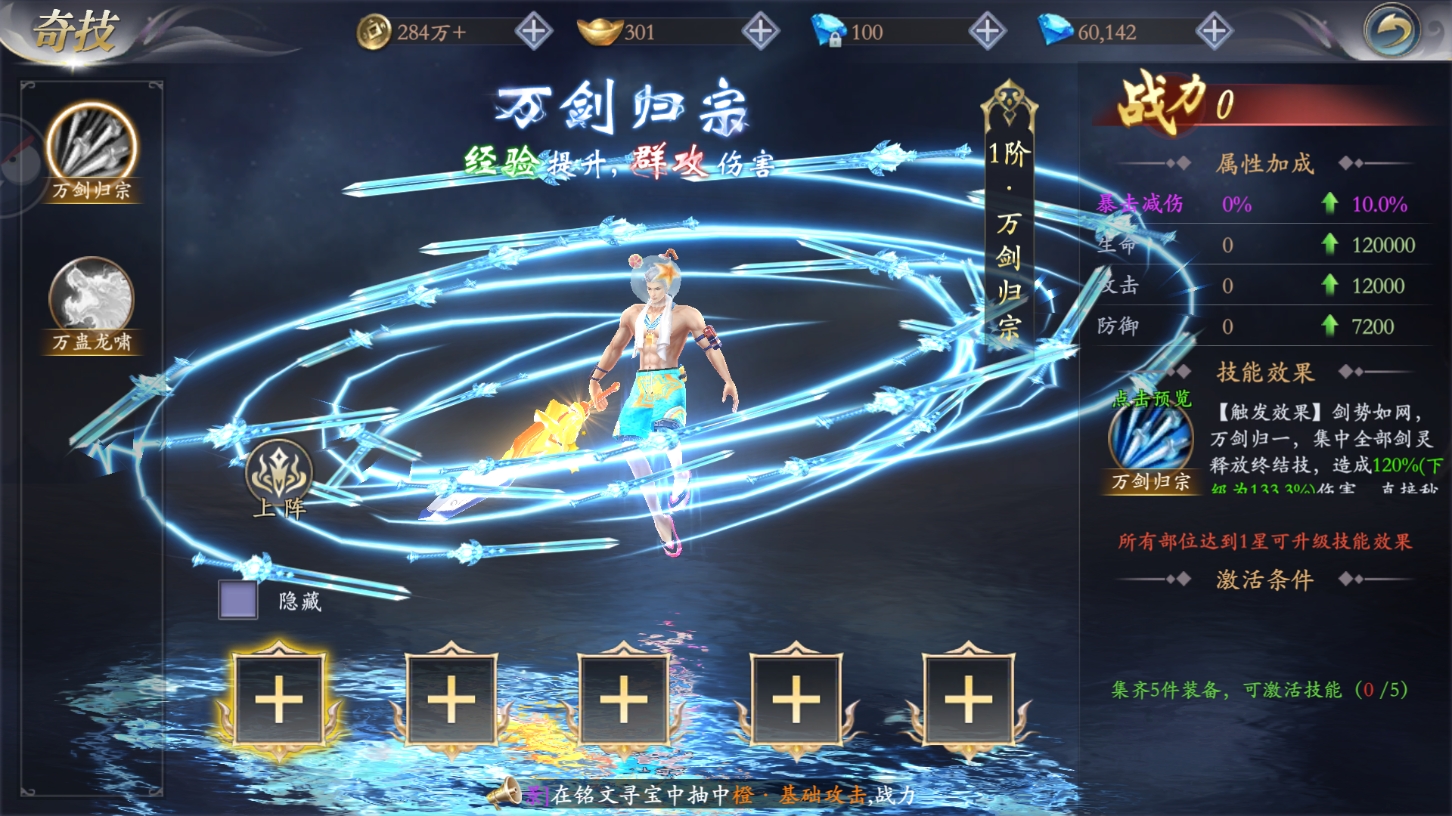Toggle the 隐藏 checkbox
This screenshot has width=1452, height=816.
[238, 600]
